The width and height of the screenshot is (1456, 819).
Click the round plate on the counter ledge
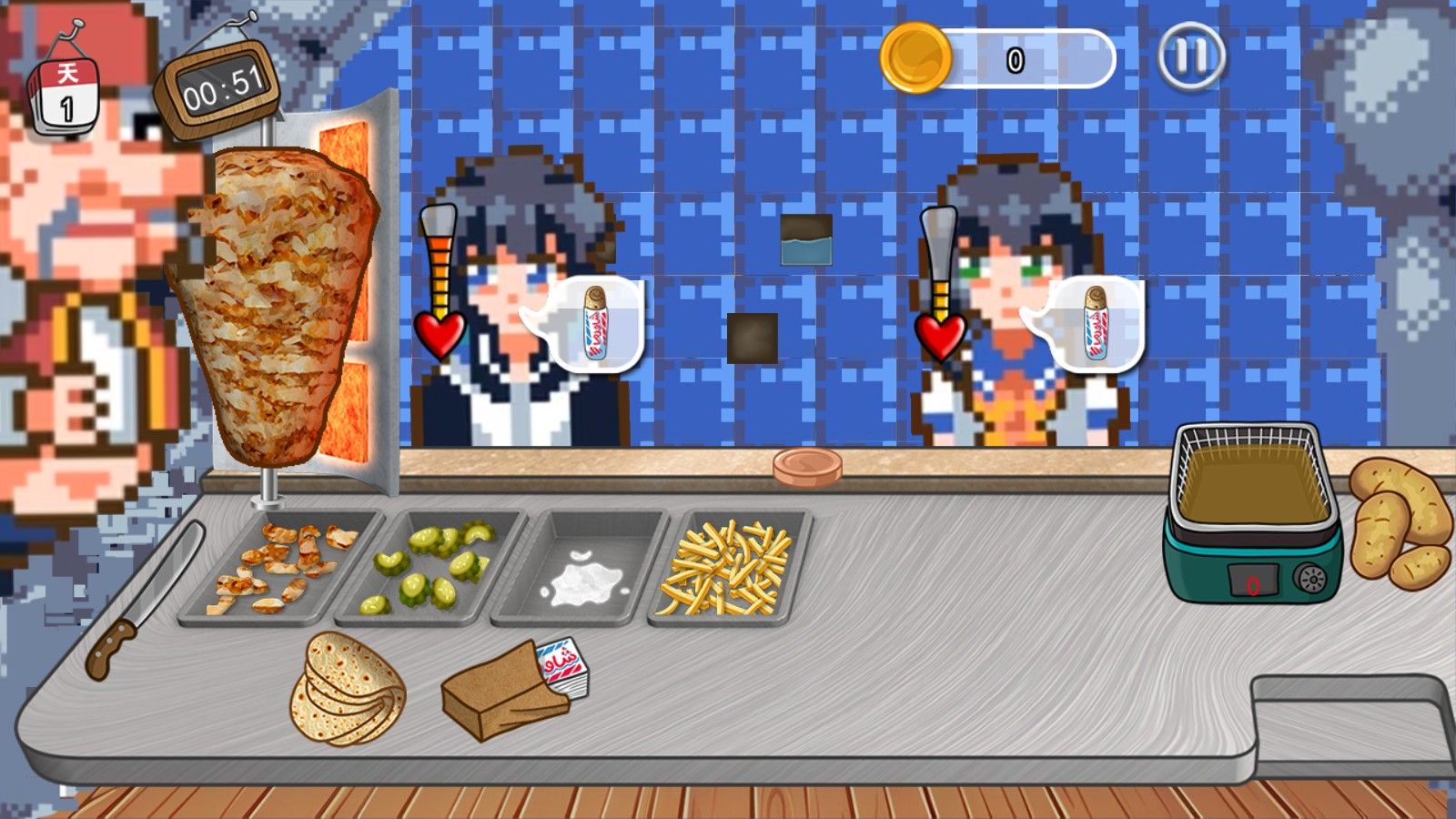(805, 467)
